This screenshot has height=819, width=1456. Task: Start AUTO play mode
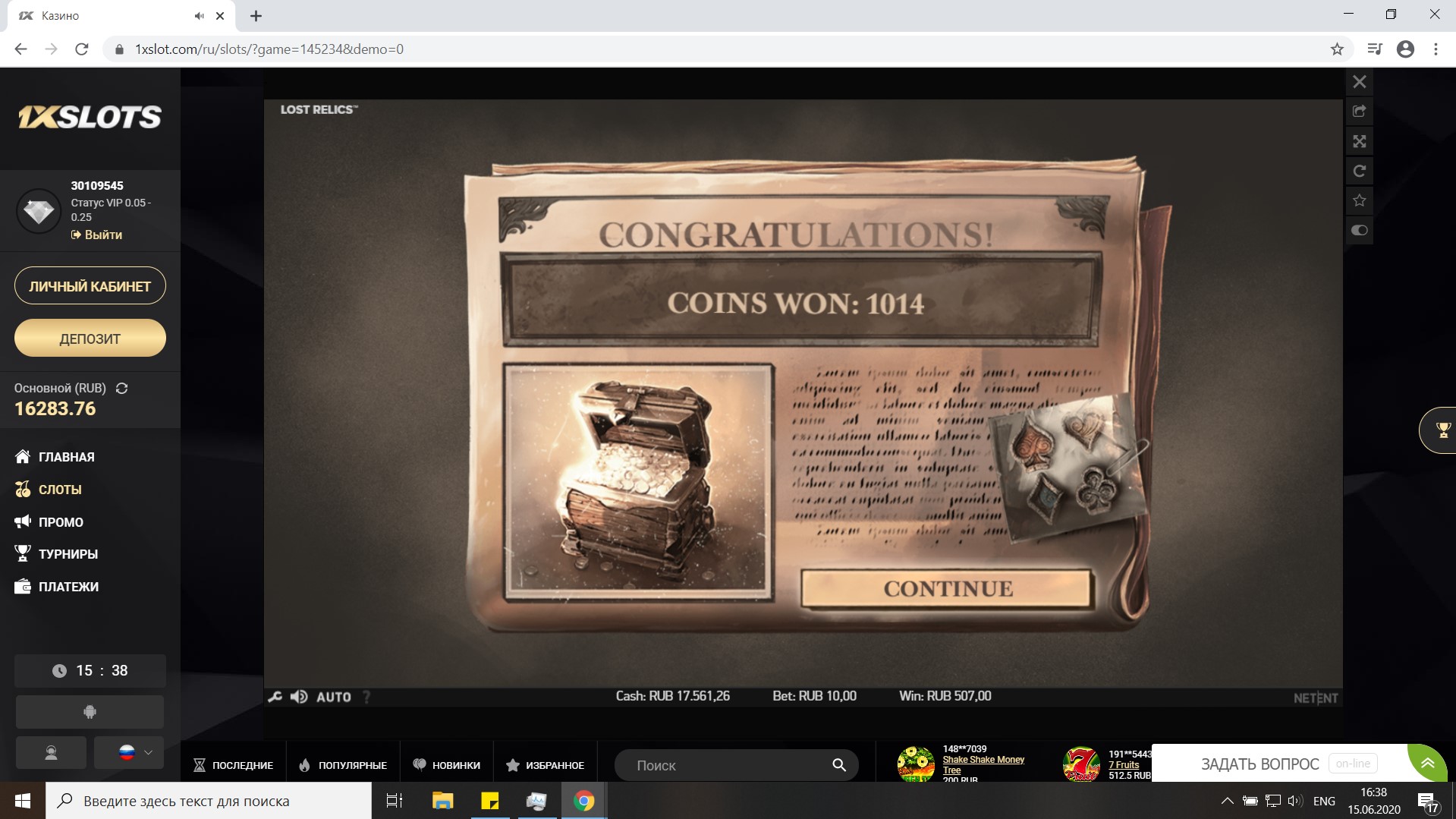pos(333,697)
